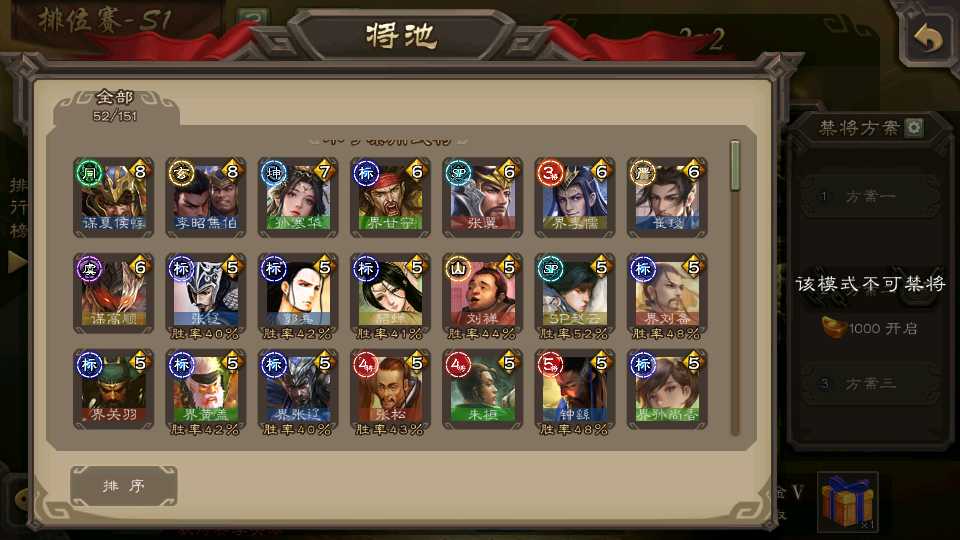Pick the 刘禅 general card
960x540 pixels.
(482, 292)
